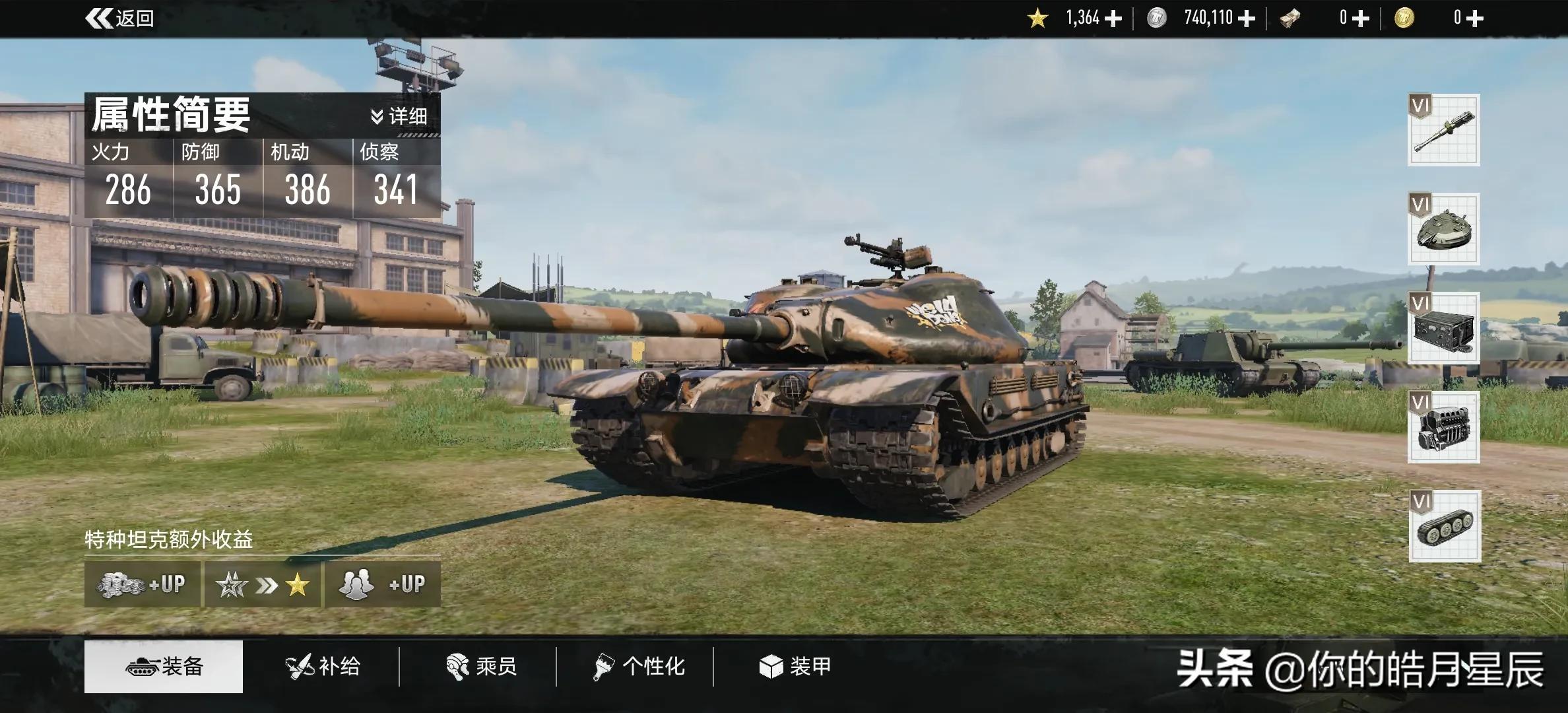Switch to the 装备 equipment tab
Viewport: 1568px width, 713px height.
point(164,666)
